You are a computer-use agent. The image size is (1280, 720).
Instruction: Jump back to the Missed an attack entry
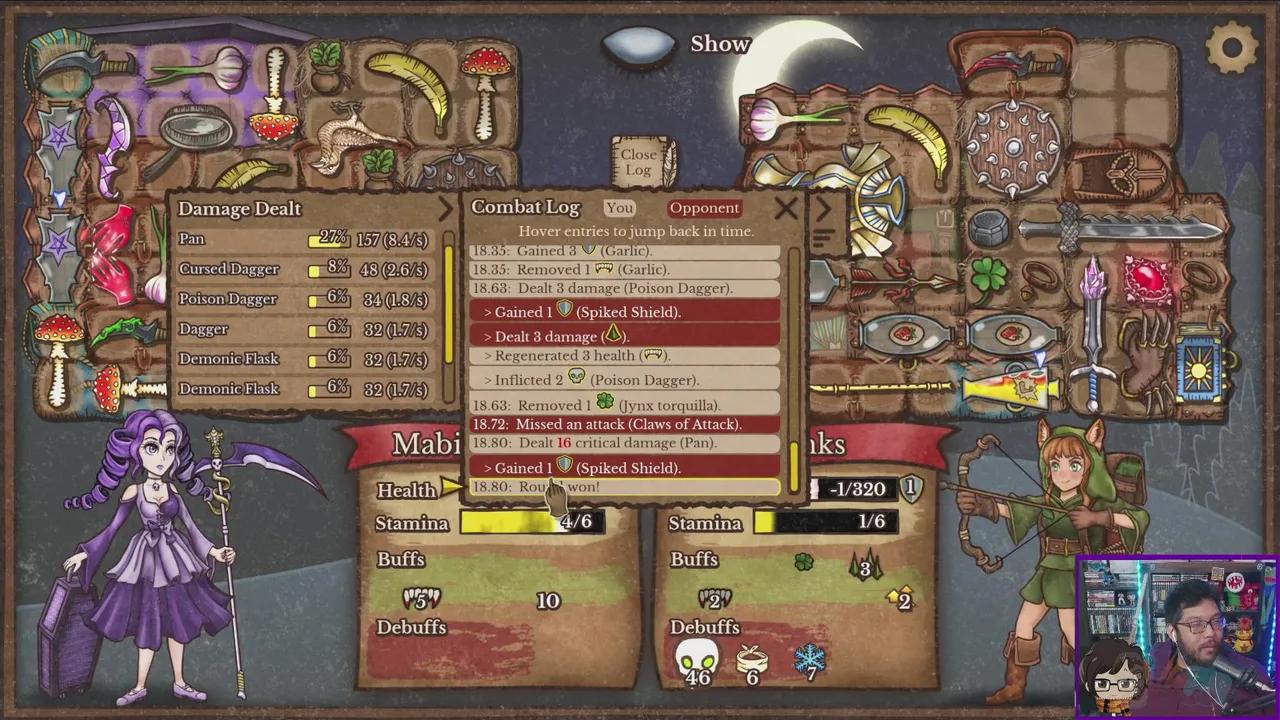pos(625,424)
